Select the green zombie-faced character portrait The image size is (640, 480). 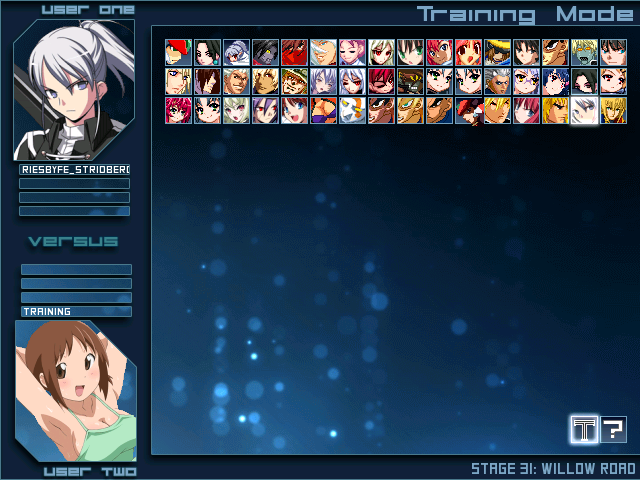click(584, 52)
